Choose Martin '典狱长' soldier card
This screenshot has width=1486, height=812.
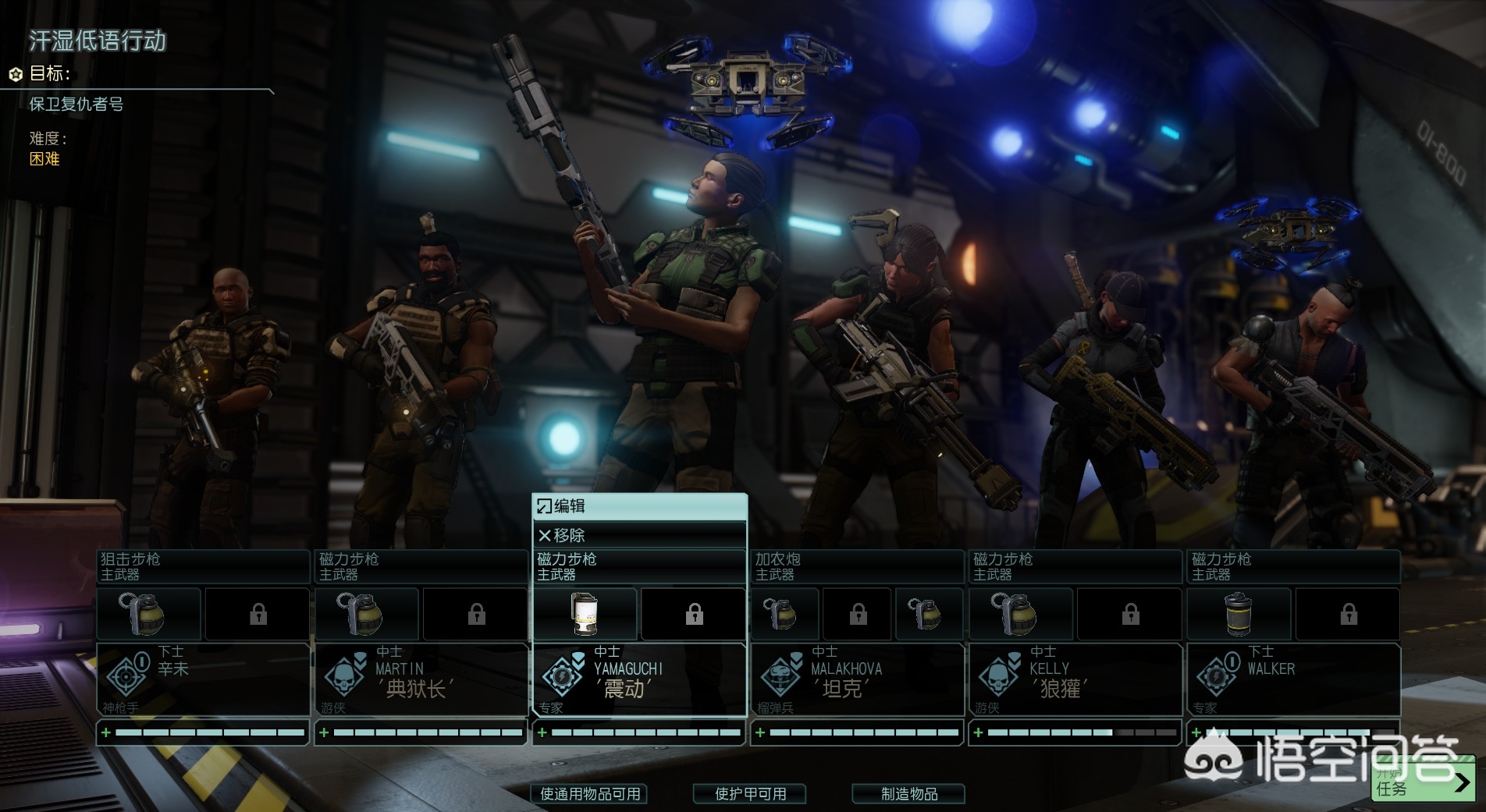click(x=421, y=679)
